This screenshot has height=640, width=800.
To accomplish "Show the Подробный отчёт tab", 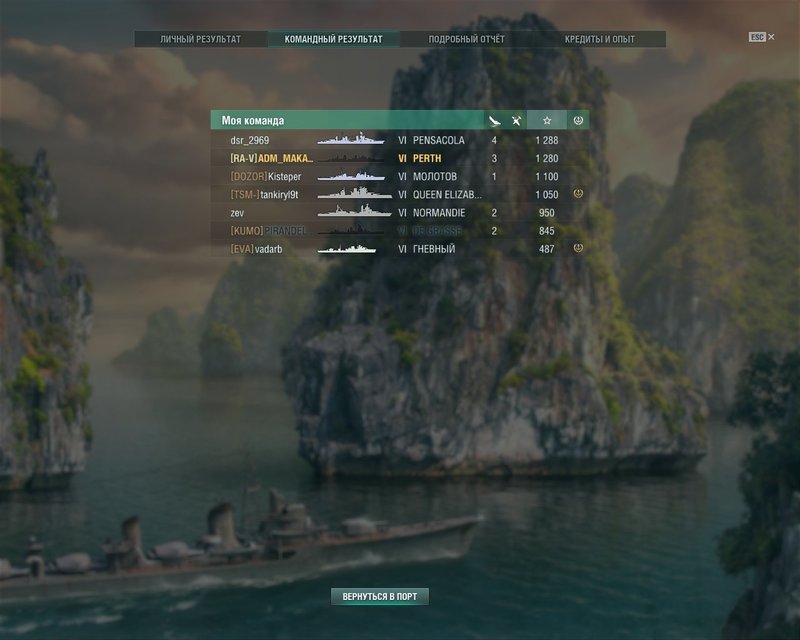I will pos(466,39).
